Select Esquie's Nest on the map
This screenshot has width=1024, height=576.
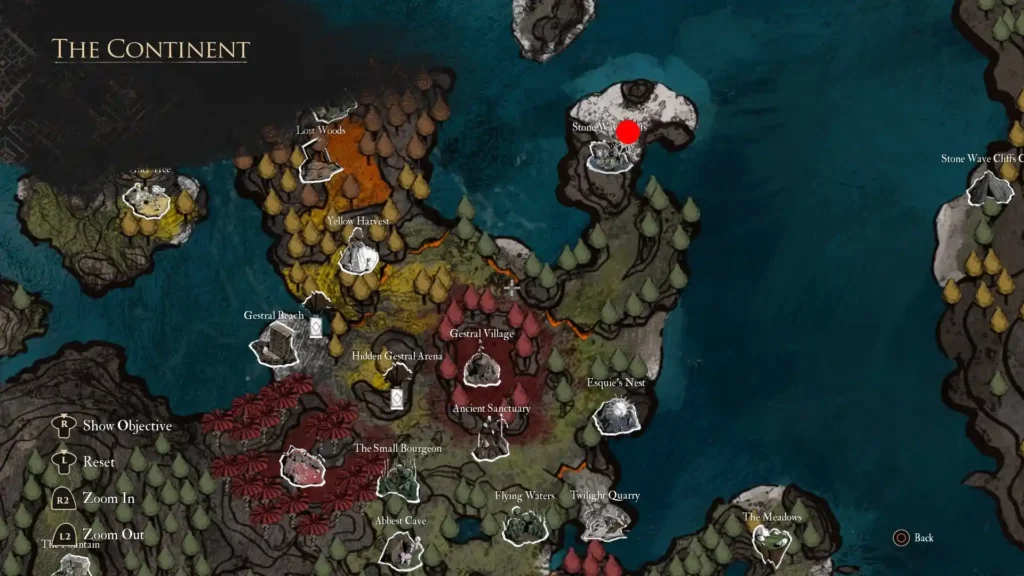point(616,413)
